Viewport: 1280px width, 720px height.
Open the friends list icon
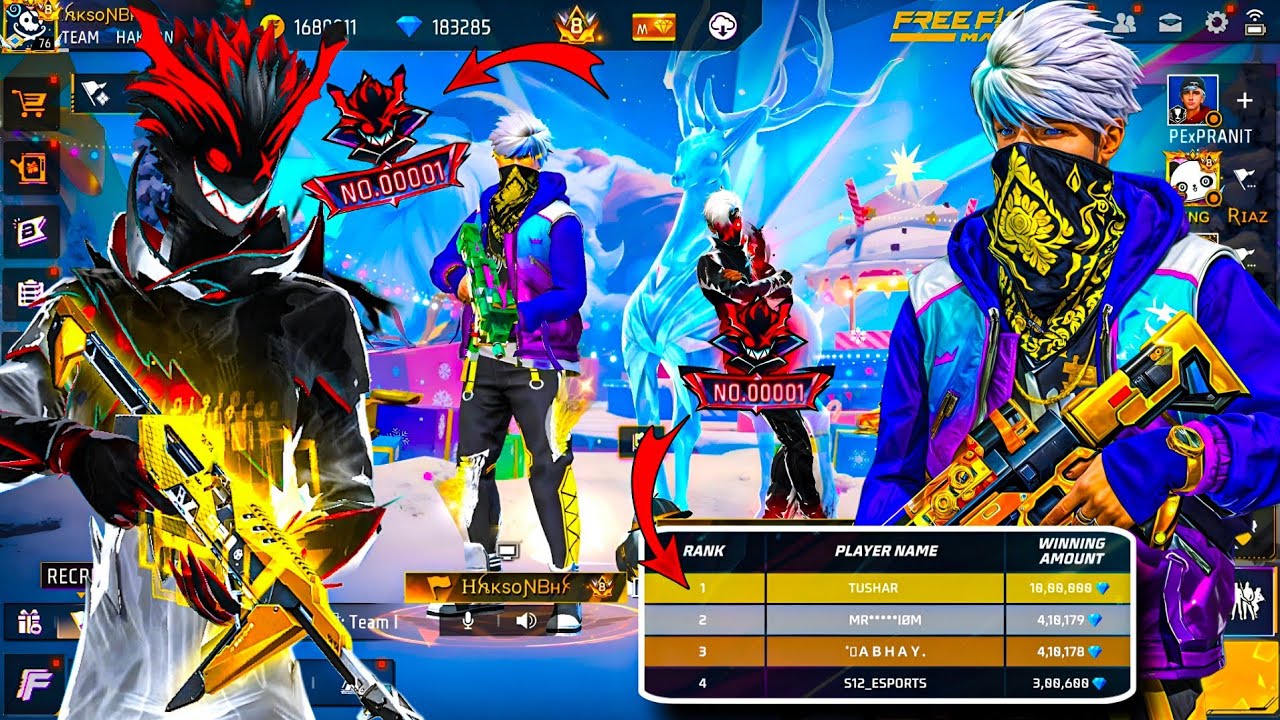tap(1123, 23)
